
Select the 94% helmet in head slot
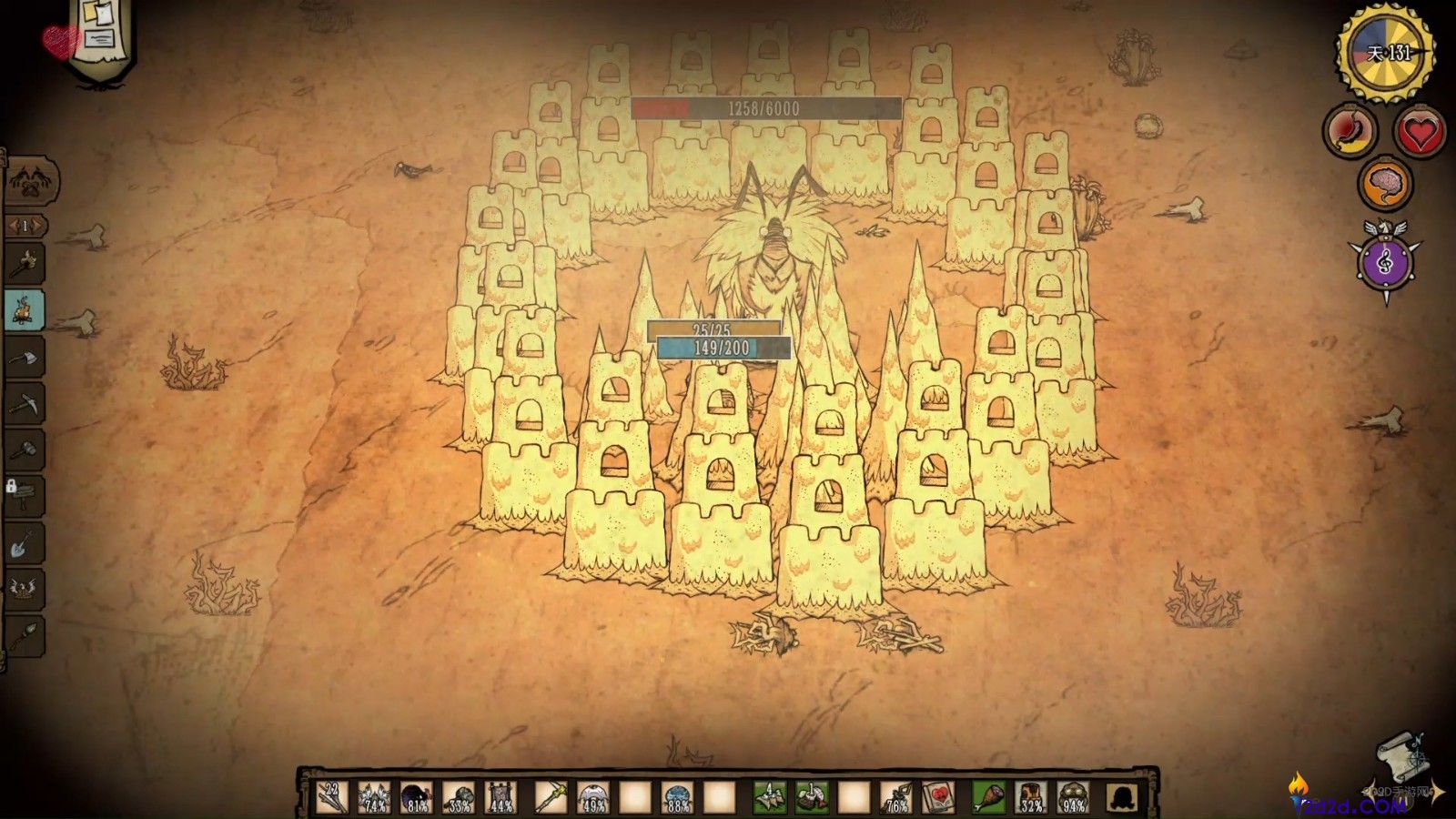point(1074,798)
